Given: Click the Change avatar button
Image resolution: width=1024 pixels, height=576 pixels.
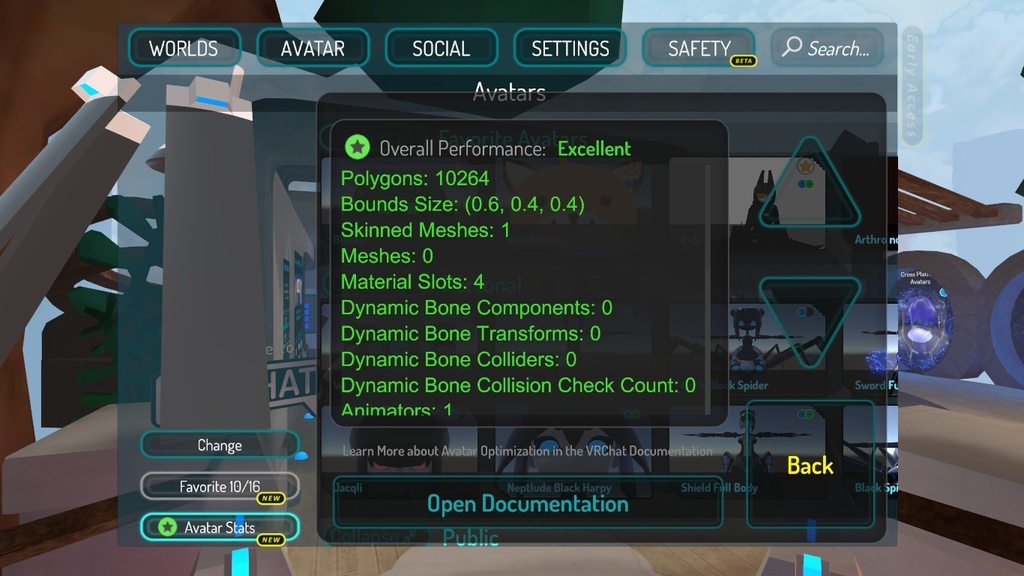Looking at the screenshot, I should point(219,445).
